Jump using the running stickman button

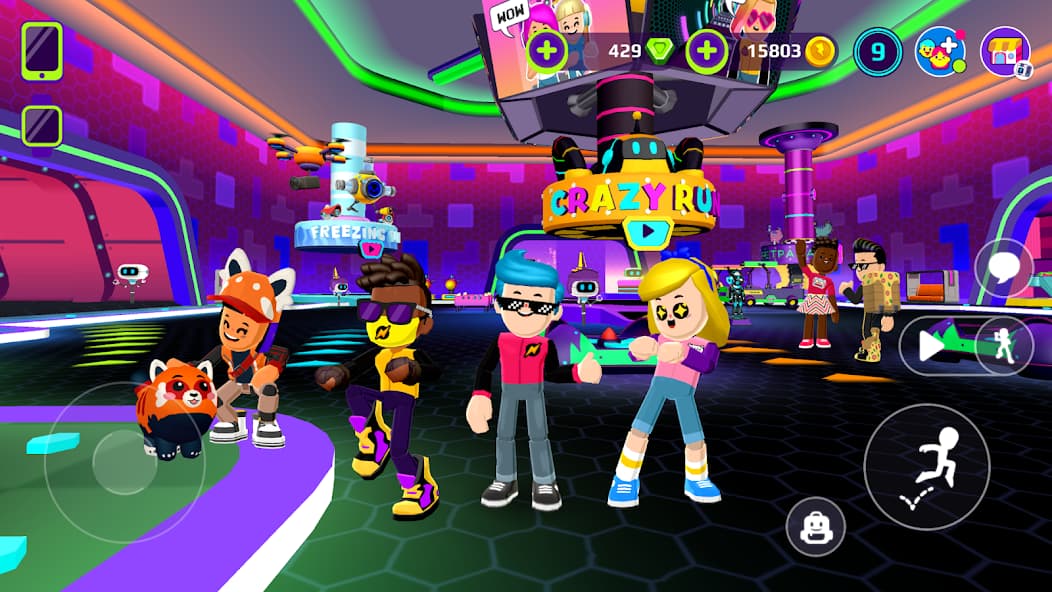point(927,467)
